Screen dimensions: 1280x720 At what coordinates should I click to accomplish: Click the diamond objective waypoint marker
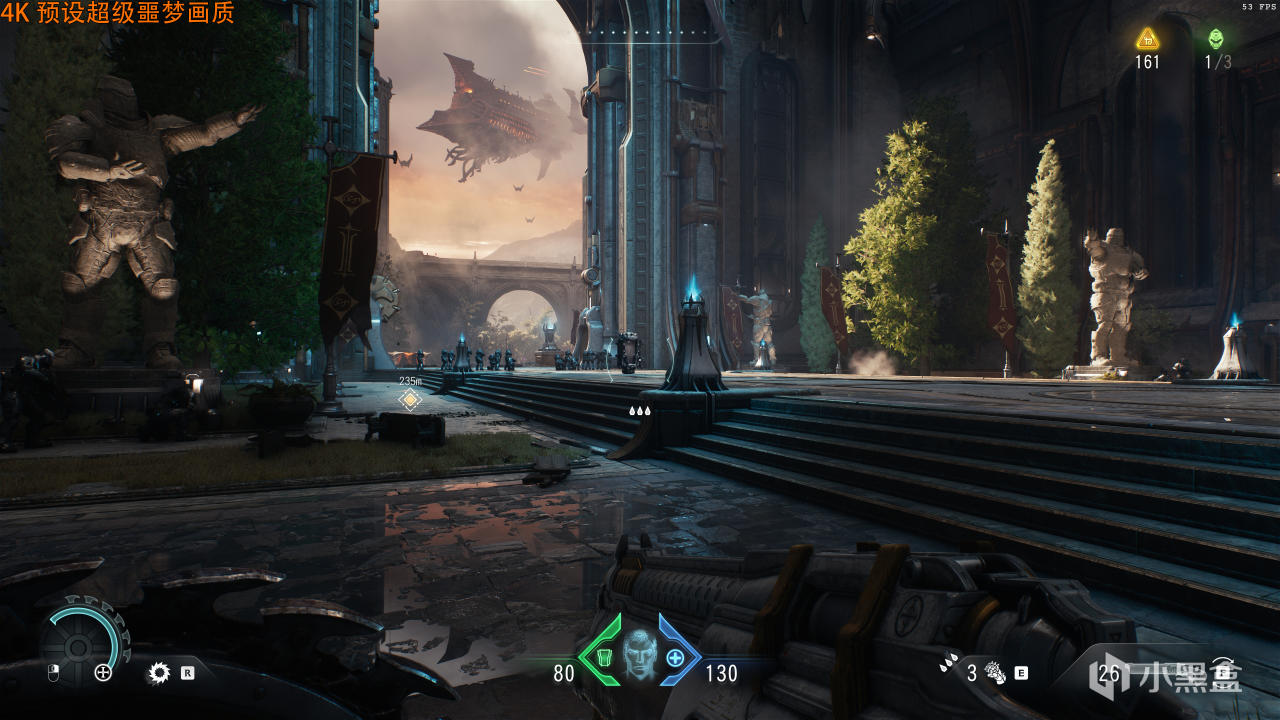409,400
